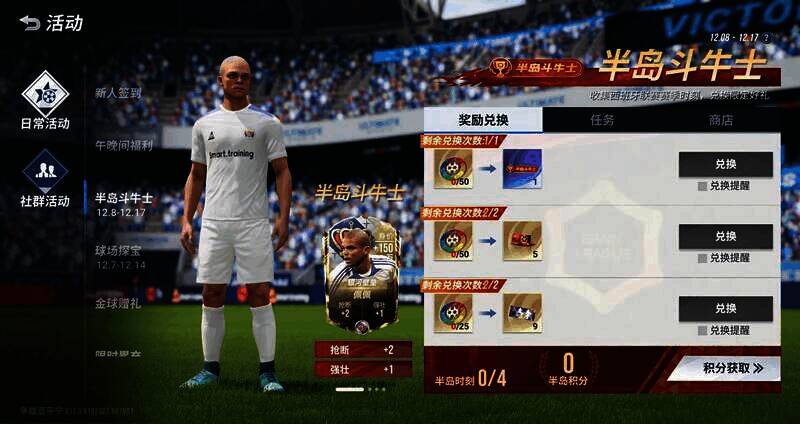The width and height of the screenshot is (800, 424).
Task: Choose the 金球赠礼 activity
Action: click(x=120, y=303)
